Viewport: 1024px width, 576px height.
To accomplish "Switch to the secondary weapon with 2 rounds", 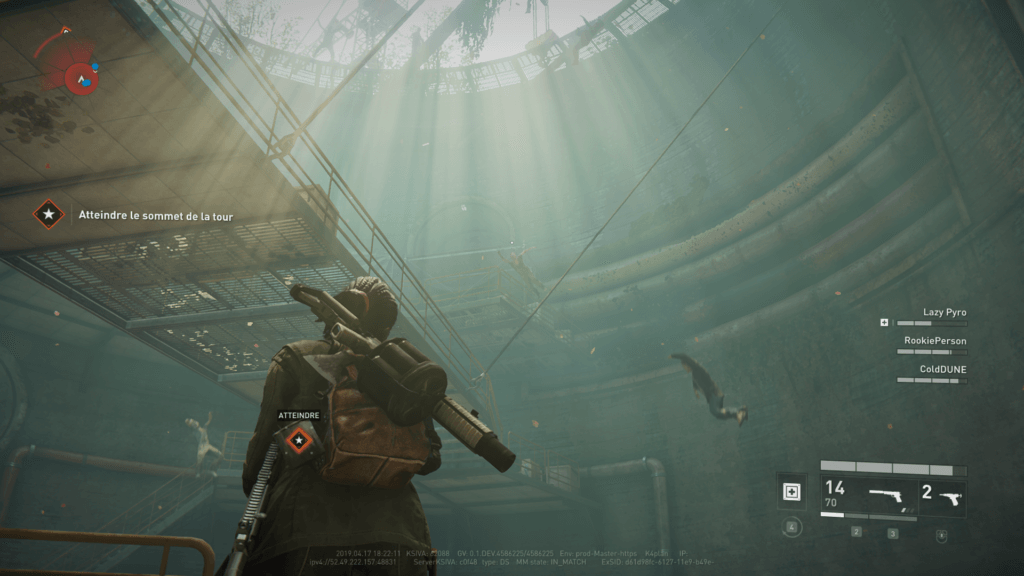I will (x=943, y=495).
